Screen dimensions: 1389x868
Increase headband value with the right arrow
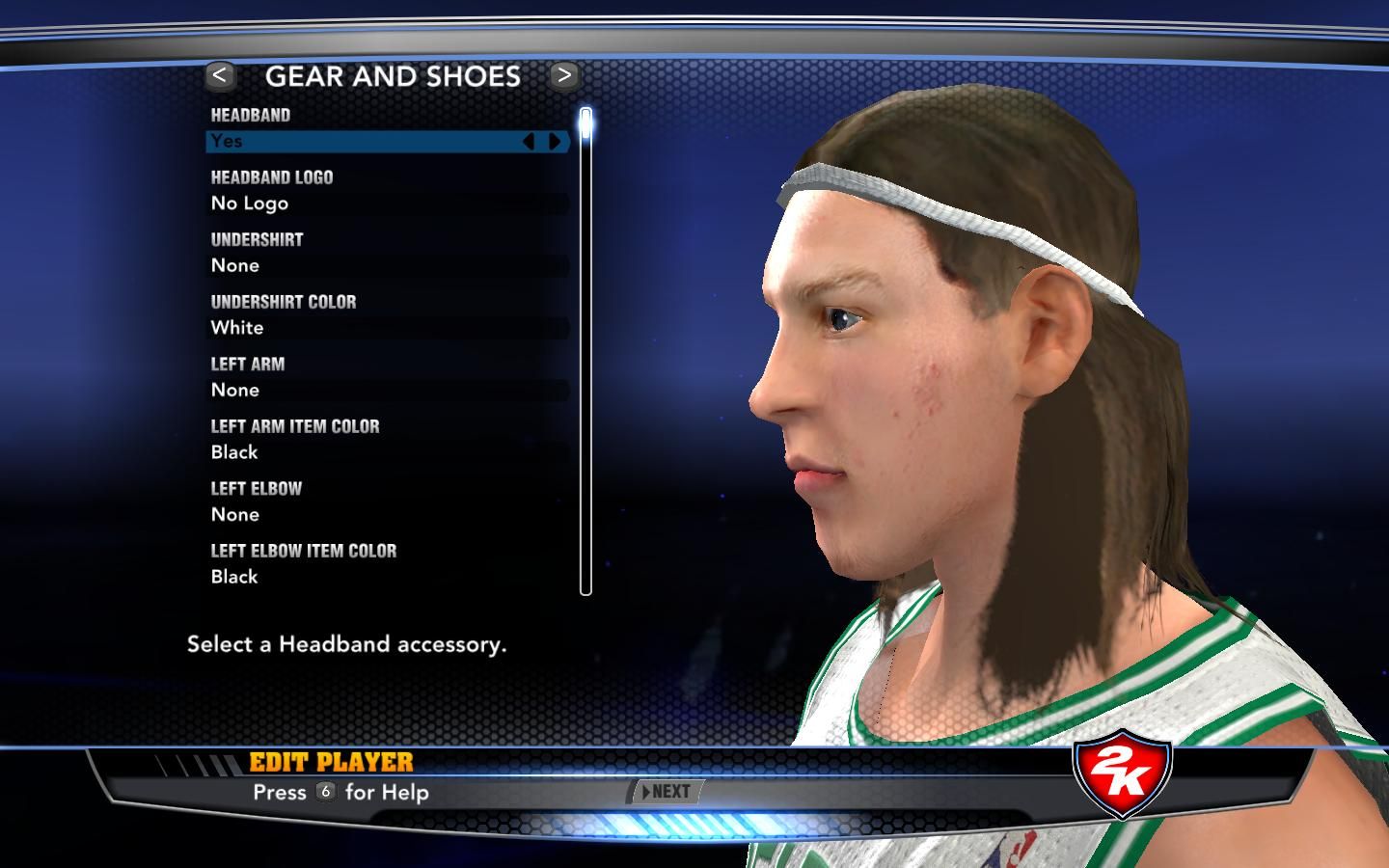555,142
